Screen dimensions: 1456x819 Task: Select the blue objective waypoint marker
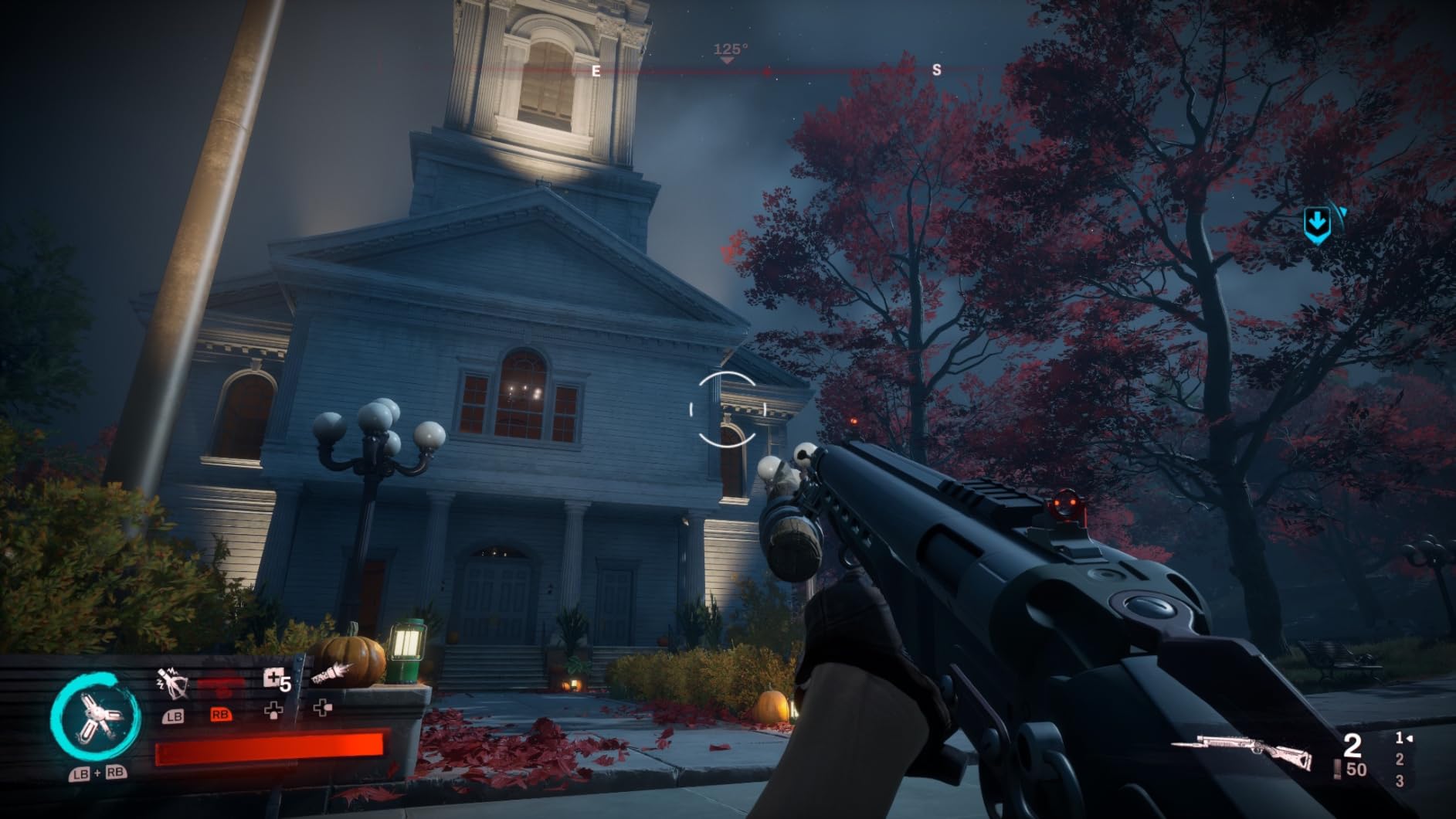click(x=1318, y=224)
